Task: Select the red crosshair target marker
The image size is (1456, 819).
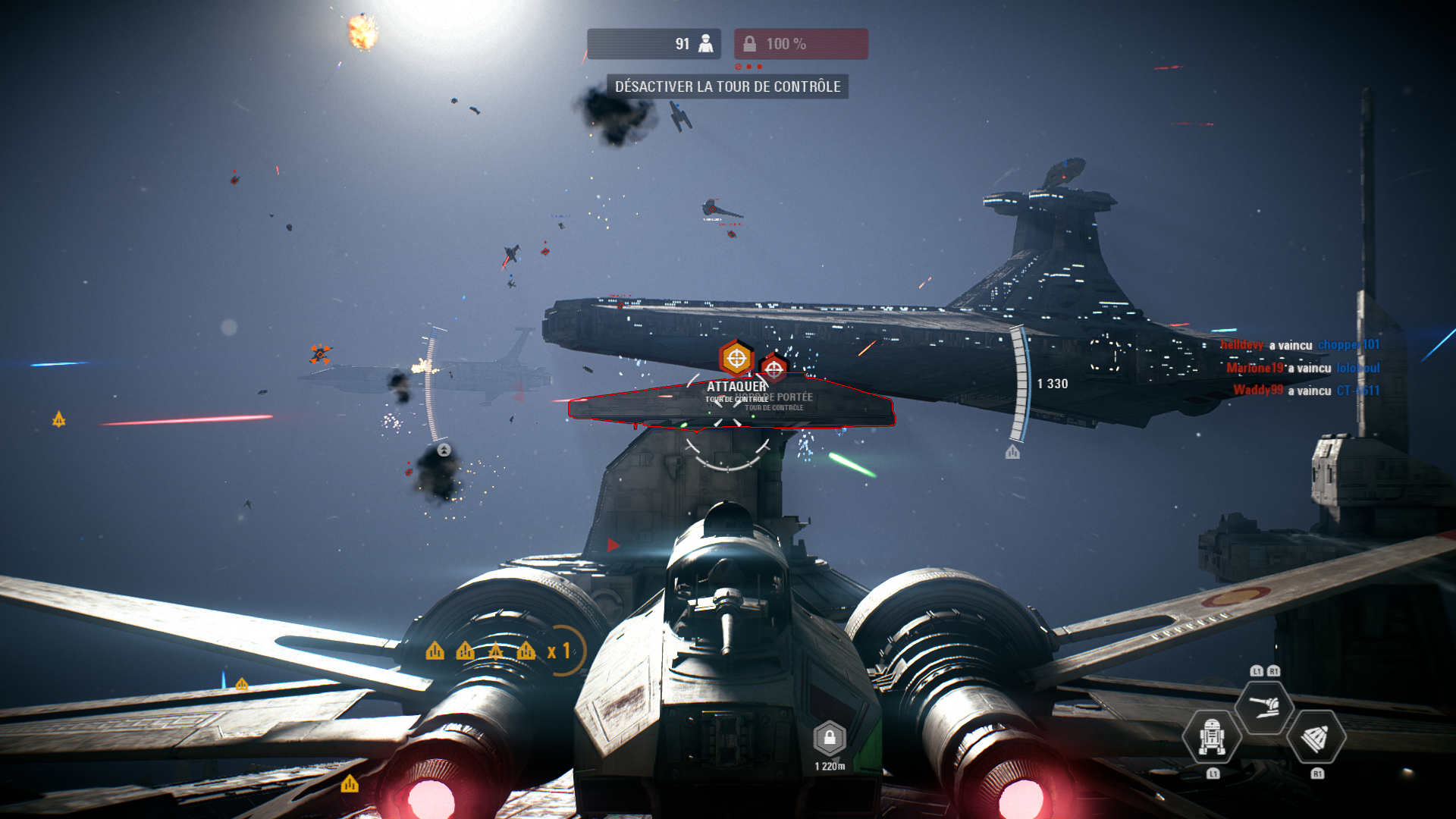Action: [x=773, y=369]
